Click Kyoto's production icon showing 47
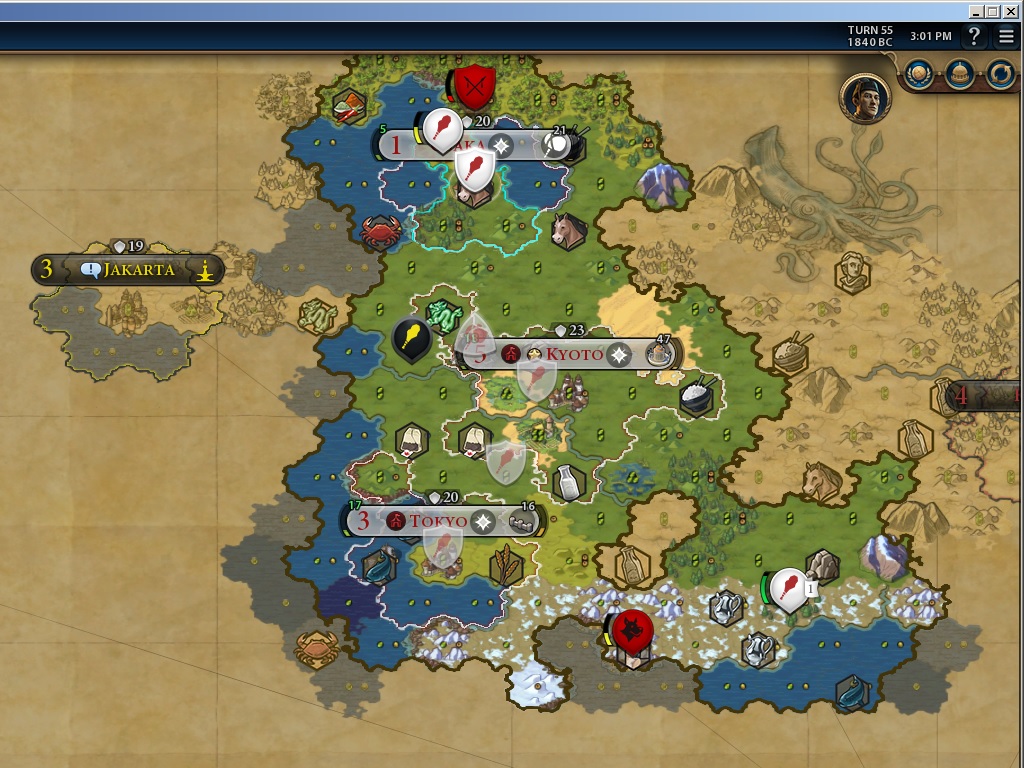The height and width of the screenshot is (768, 1024). (x=659, y=354)
